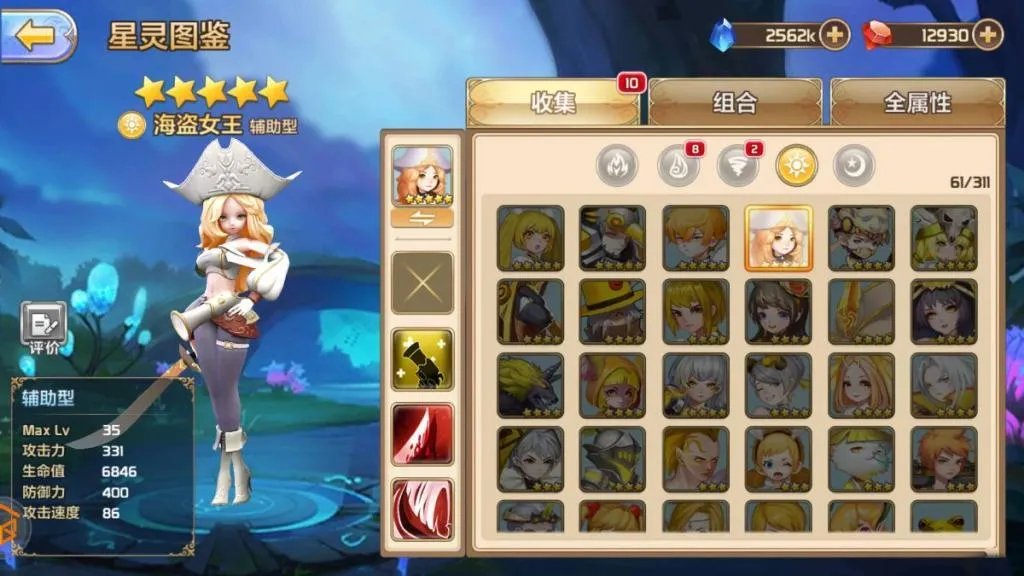This screenshot has width=1024, height=576.
Task: Select the white cat star spirit portrait
Action: pos(861,459)
